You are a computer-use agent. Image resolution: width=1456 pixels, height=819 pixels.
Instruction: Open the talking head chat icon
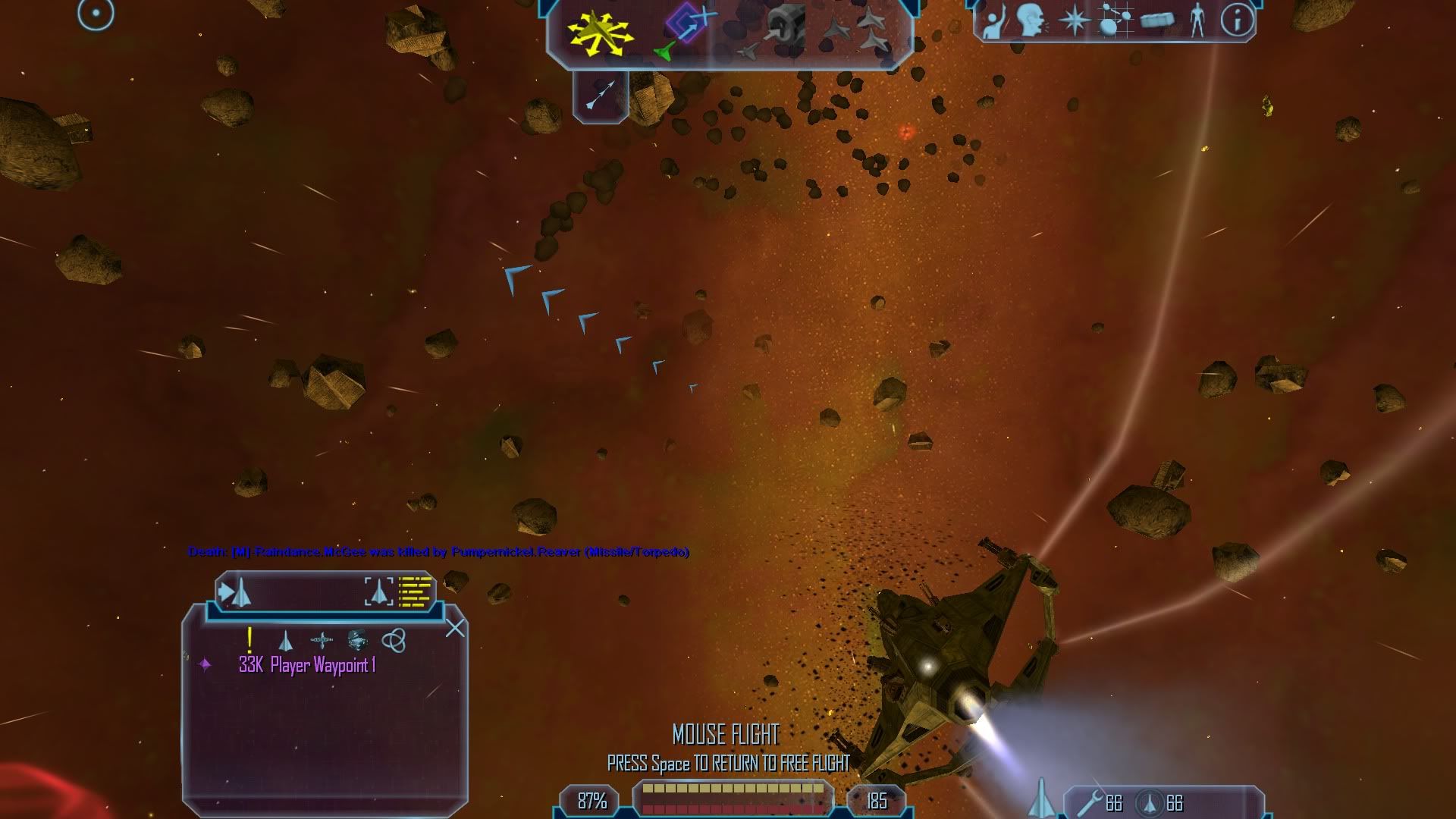click(x=1032, y=20)
